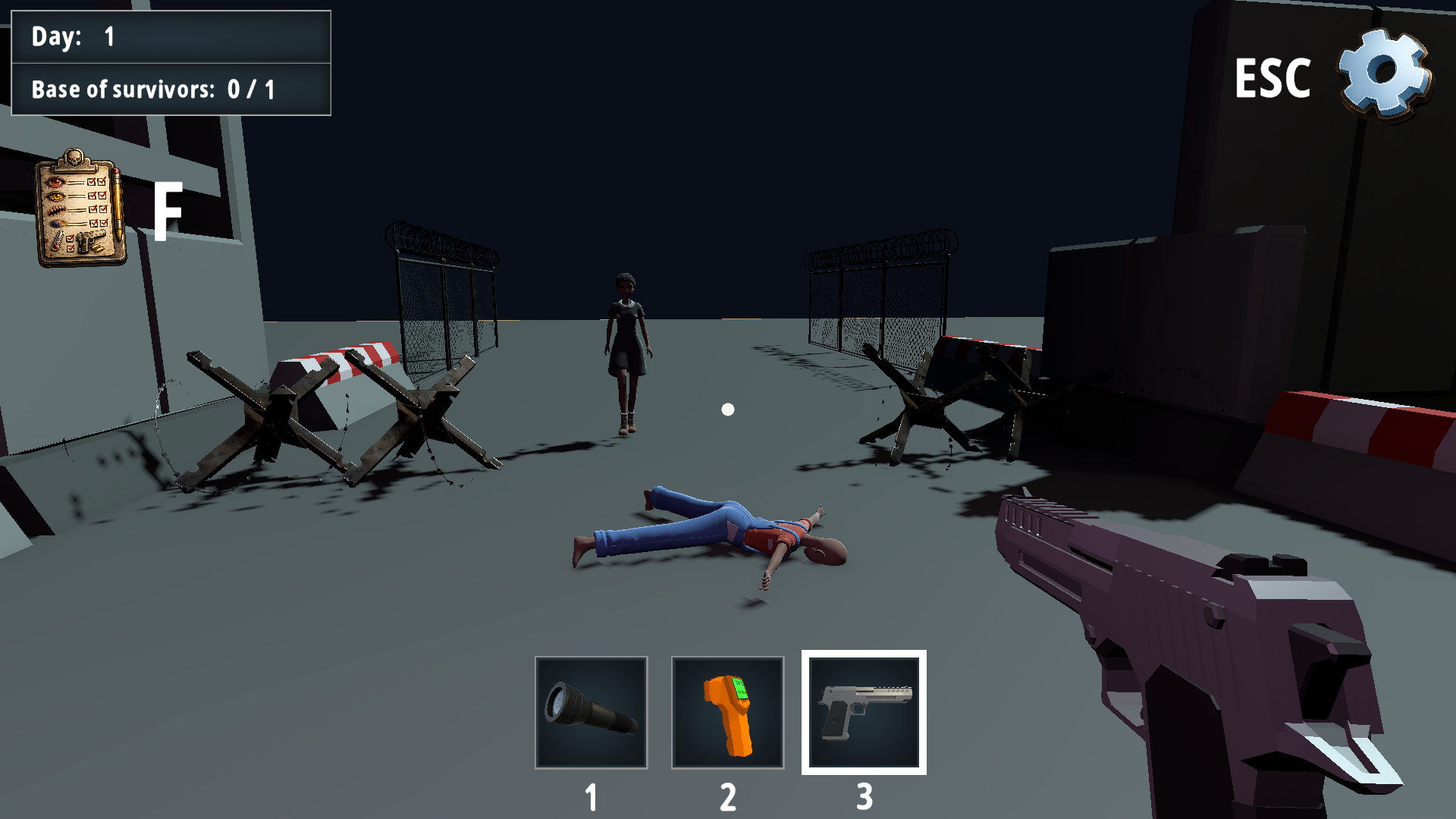Click the skull on the clipboard icon
1456x819 pixels.
[x=74, y=157]
